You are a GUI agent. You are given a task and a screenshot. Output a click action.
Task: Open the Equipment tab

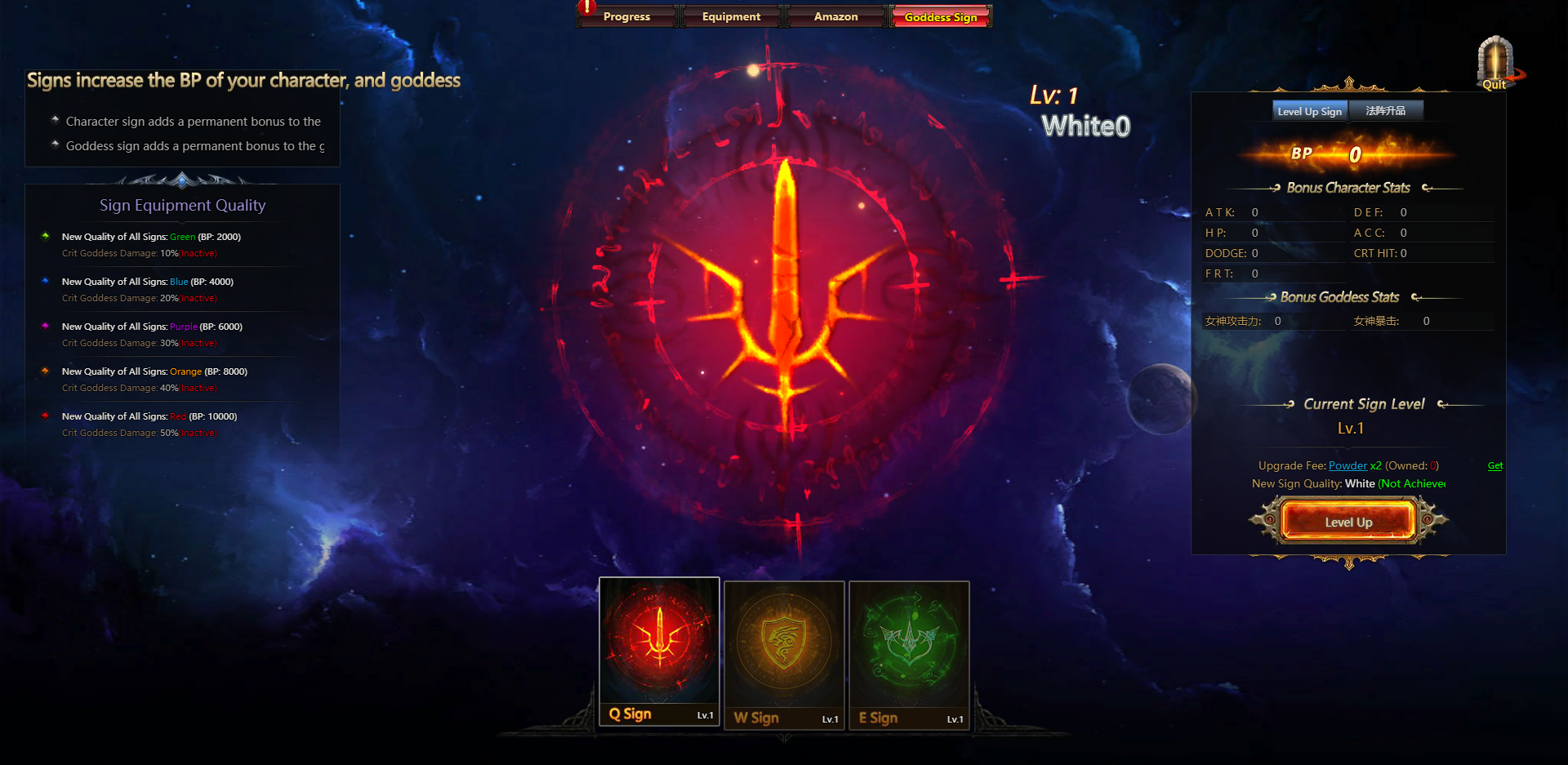click(x=731, y=16)
